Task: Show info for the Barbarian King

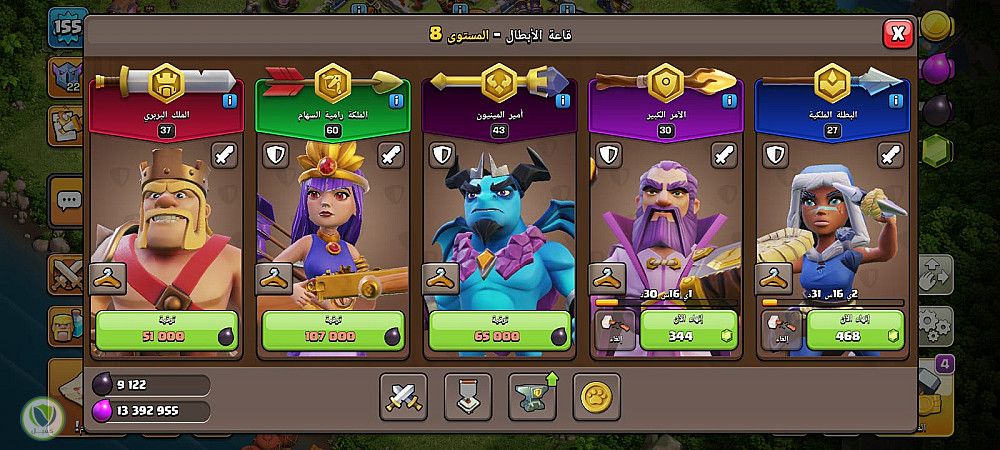Action: [230, 101]
